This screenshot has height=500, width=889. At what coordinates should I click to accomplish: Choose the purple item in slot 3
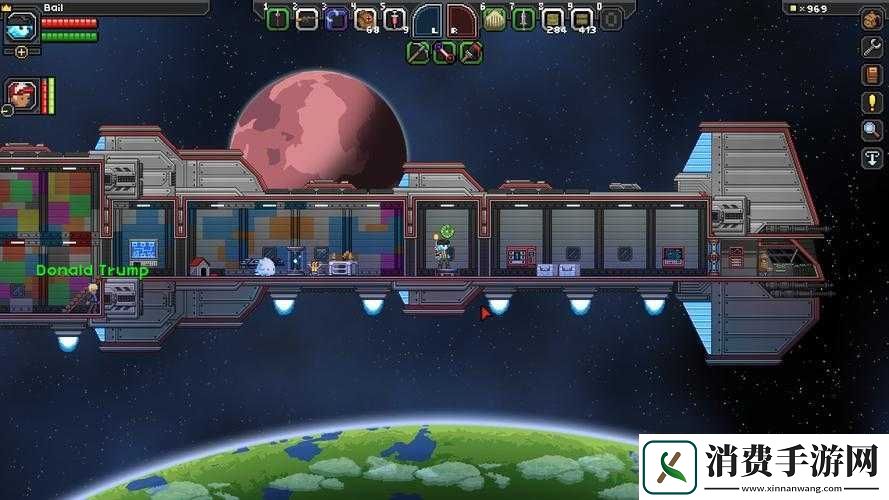(x=337, y=19)
